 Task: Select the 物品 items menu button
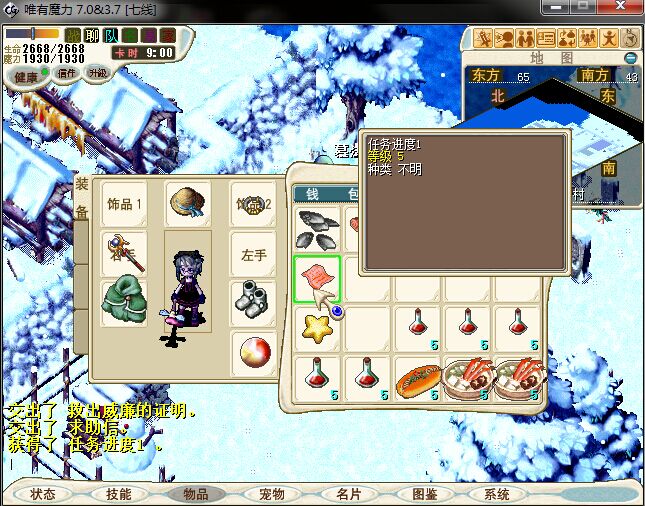pyautogui.click(x=195, y=494)
